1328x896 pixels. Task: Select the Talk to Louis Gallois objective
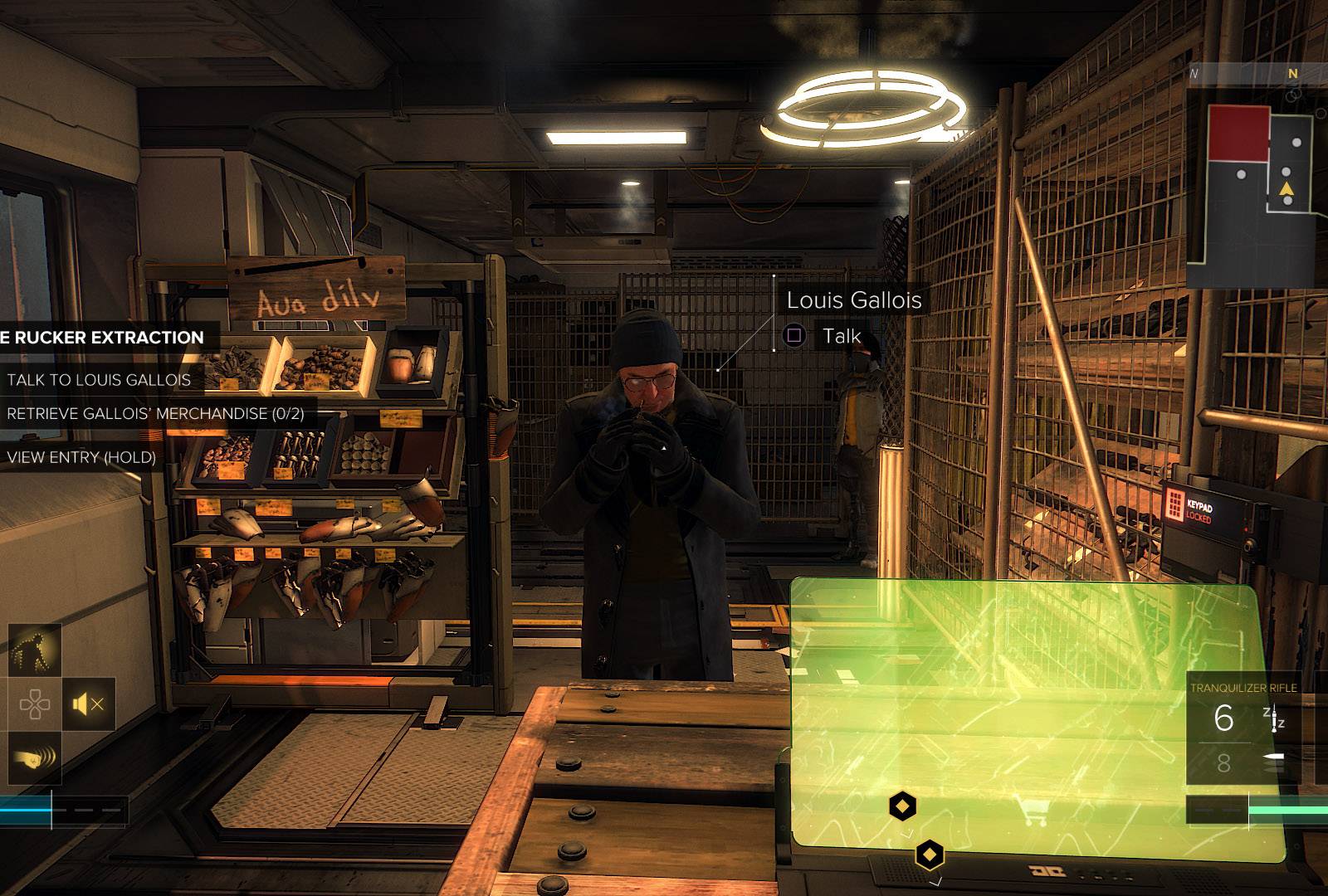tap(99, 380)
